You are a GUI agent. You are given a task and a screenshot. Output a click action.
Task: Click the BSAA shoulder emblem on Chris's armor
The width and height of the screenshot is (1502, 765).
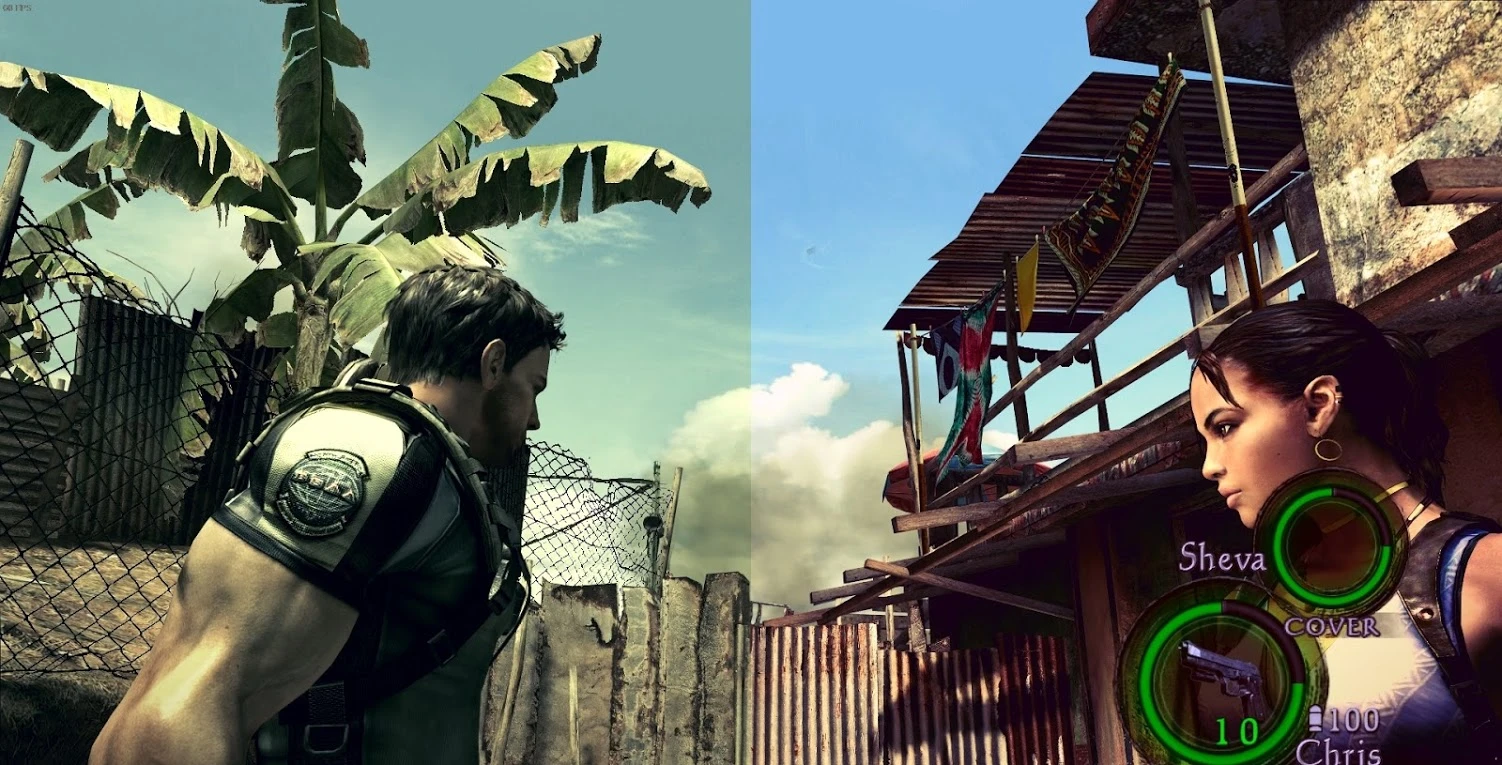click(x=325, y=488)
